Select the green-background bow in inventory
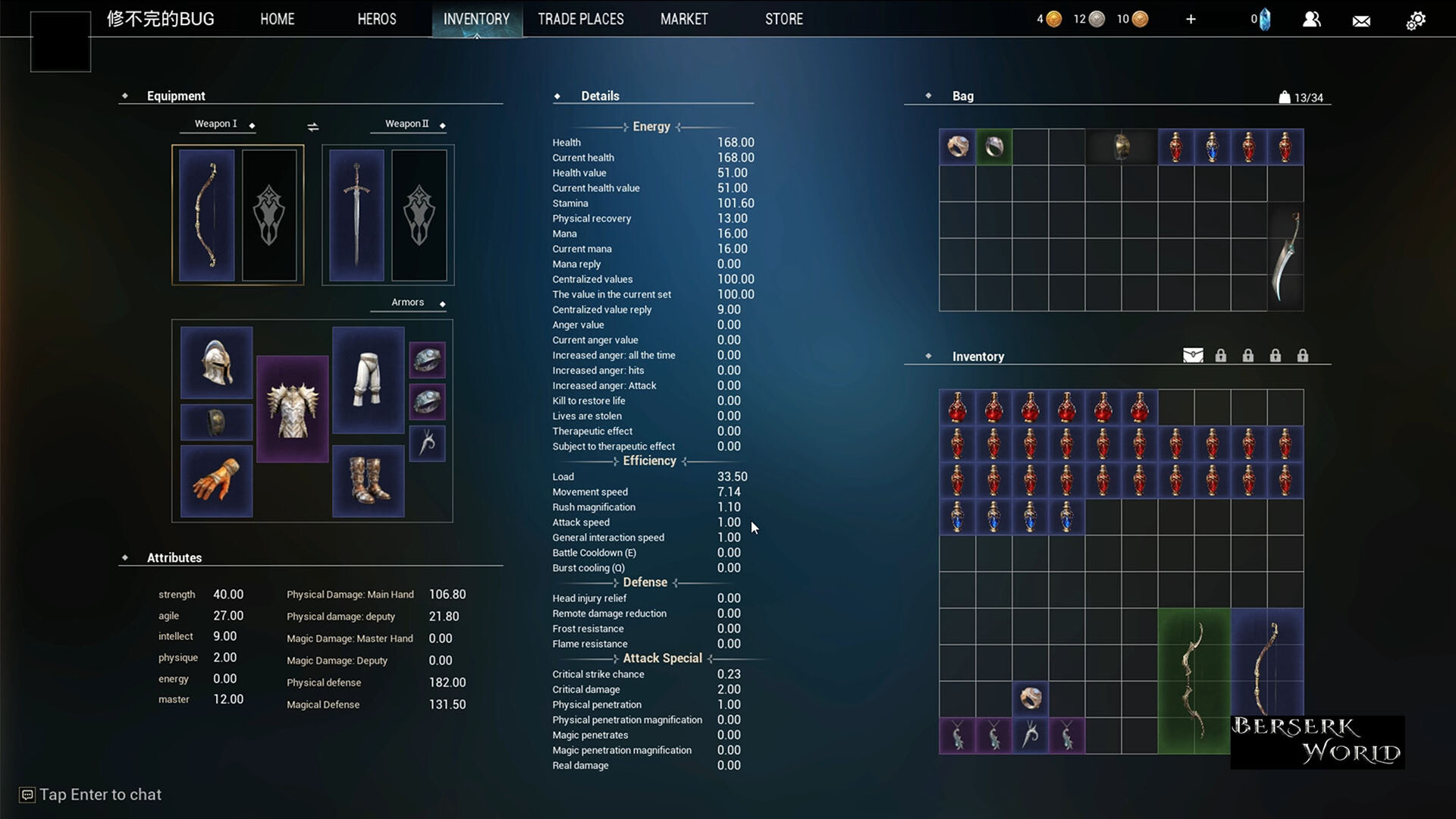1456x819 pixels. pos(1194,680)
